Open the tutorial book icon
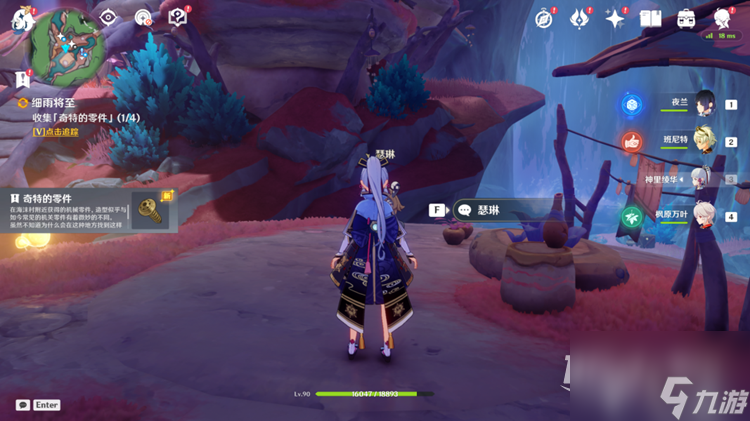 tap(177, 17)
